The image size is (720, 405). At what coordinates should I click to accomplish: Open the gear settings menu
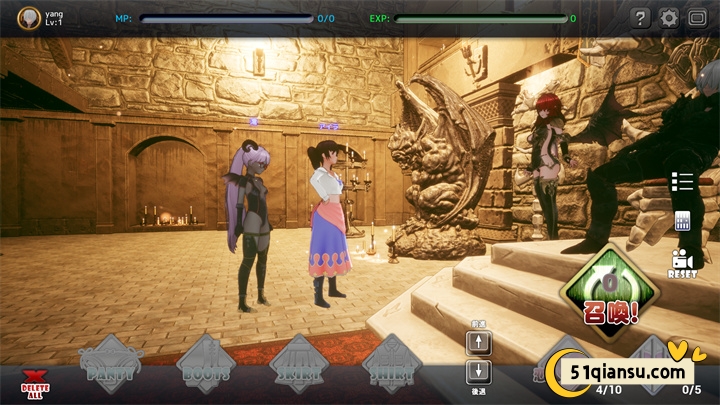pos(669,18)
